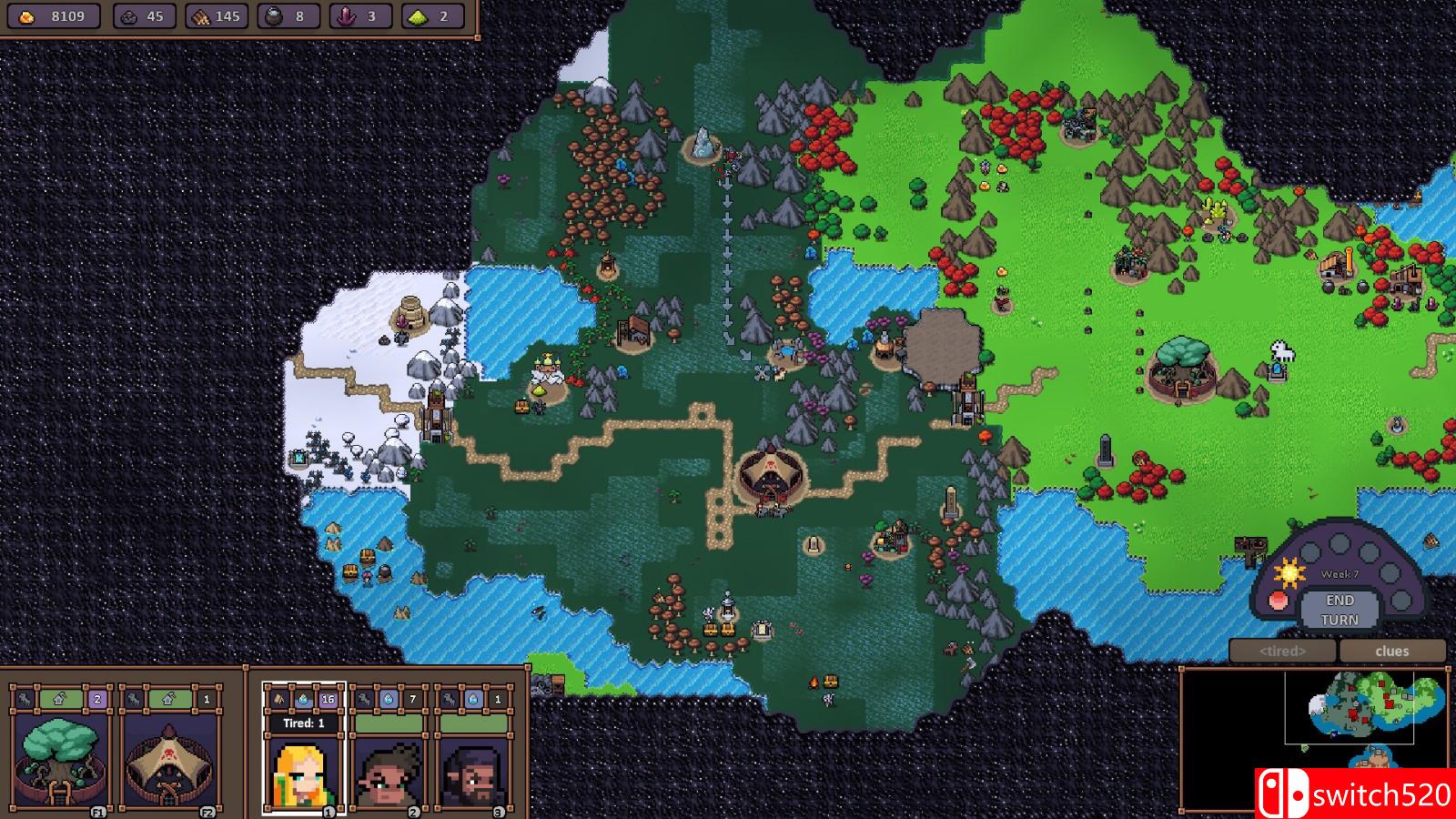Click the house icon on the first town frame
The height and width of the screenshot is (819, 1456).
[x=58, y=699]
